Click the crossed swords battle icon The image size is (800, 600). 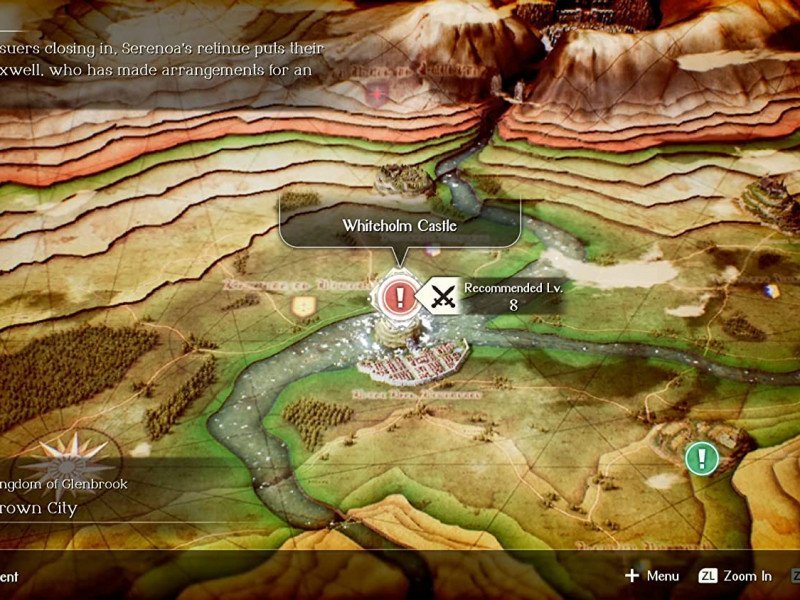coord(441,296)
